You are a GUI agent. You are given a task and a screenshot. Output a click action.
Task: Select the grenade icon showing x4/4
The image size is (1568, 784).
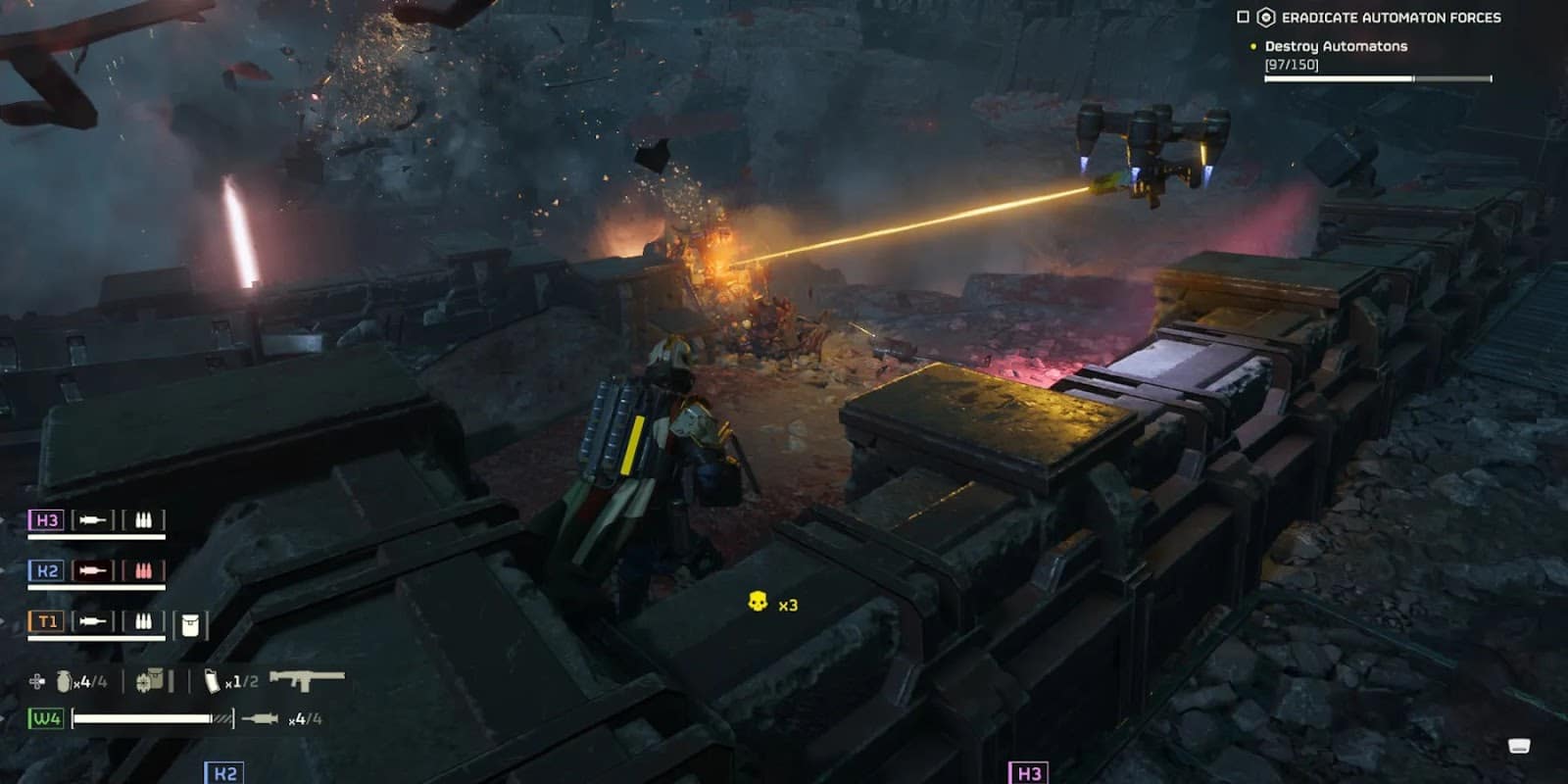(x=65, y=681)
